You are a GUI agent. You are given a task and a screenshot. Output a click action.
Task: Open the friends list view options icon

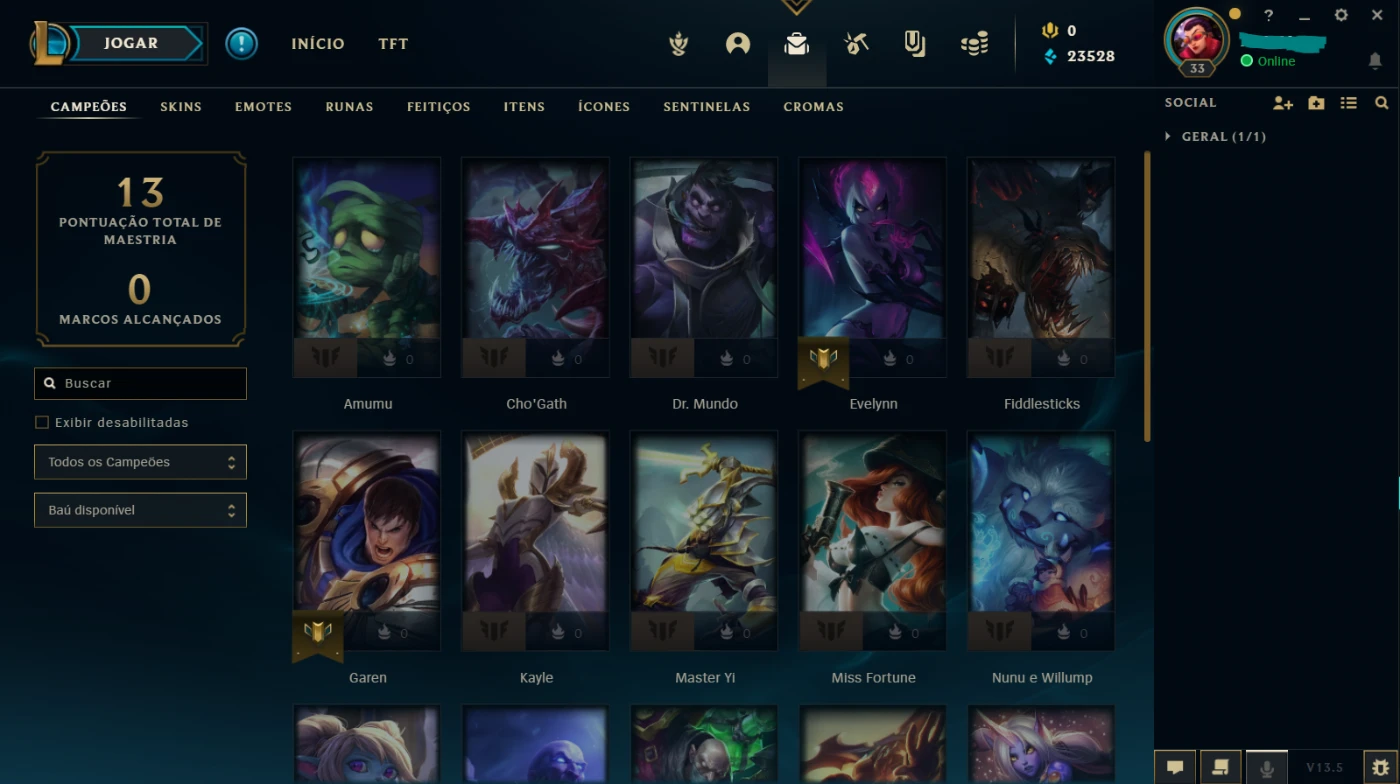click(1349, 103)
